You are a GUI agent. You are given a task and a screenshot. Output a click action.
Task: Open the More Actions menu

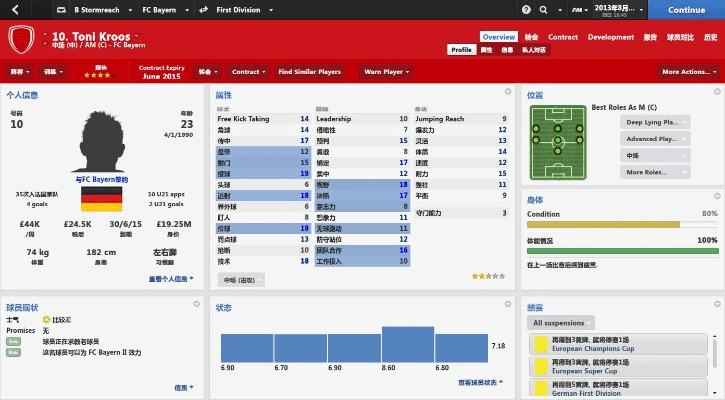[688, 72]
